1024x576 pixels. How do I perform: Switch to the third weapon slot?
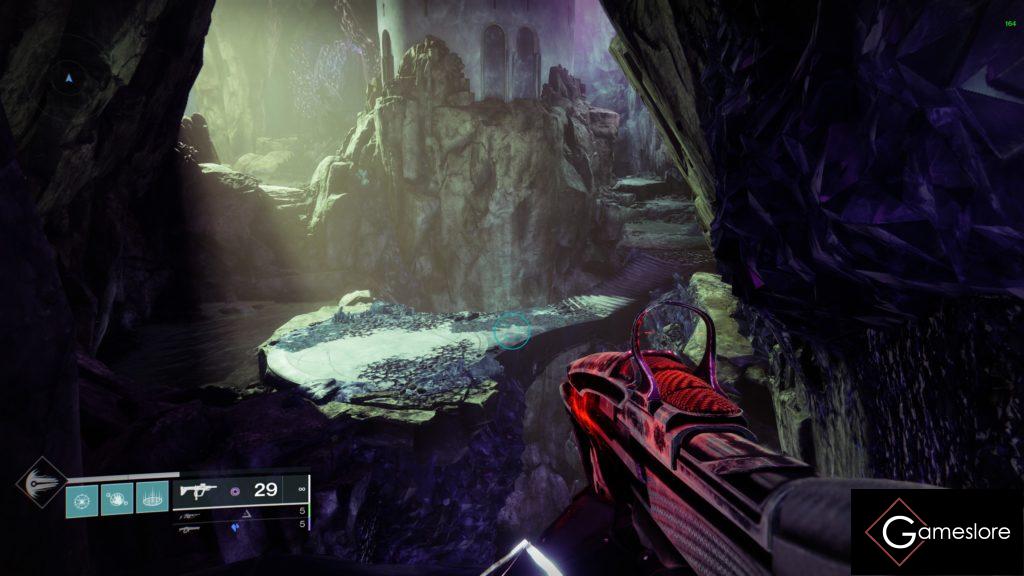click(190, 528)
